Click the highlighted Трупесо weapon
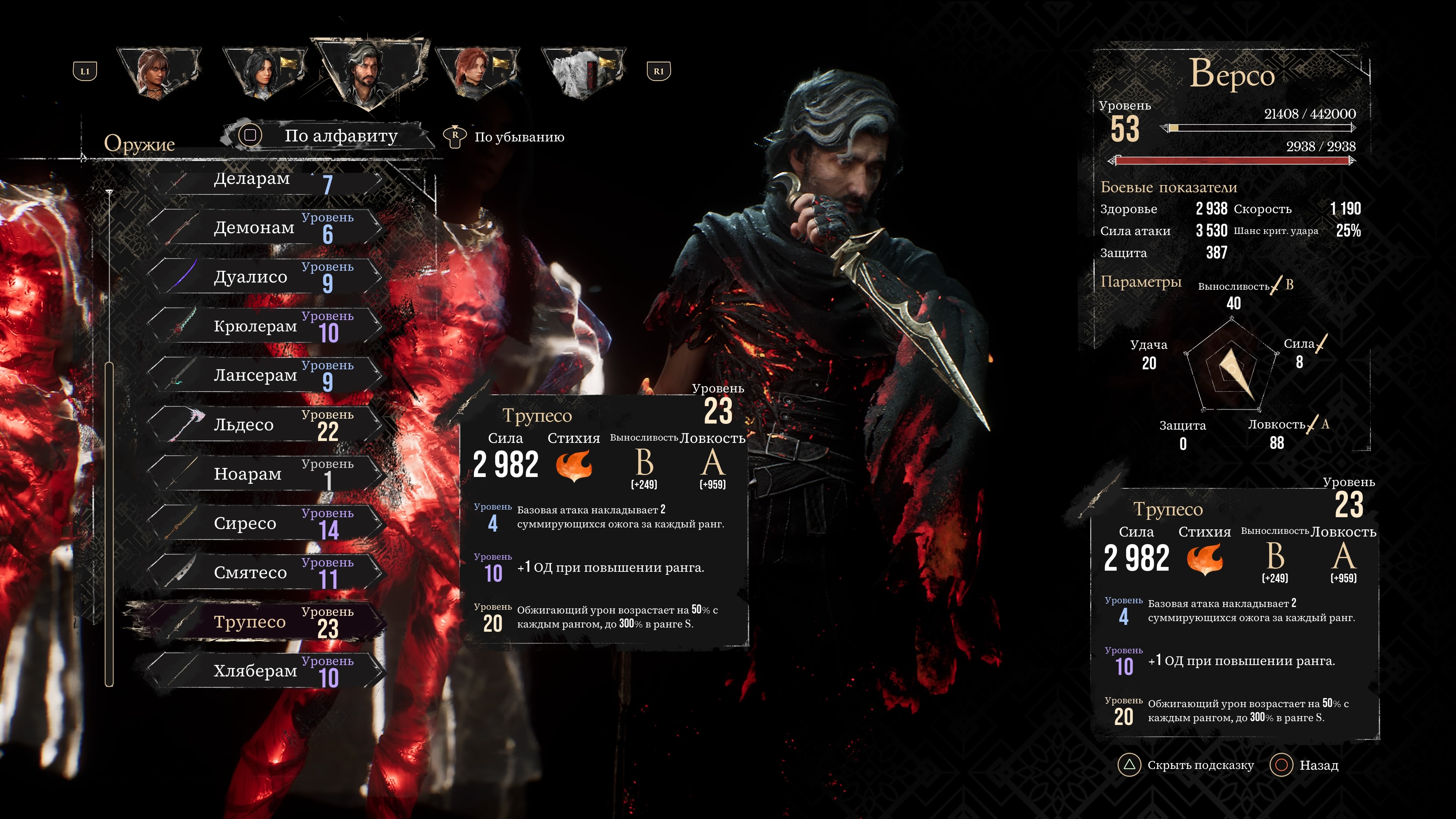Screen dimensions: 1456x819 [x=266, y=622]
